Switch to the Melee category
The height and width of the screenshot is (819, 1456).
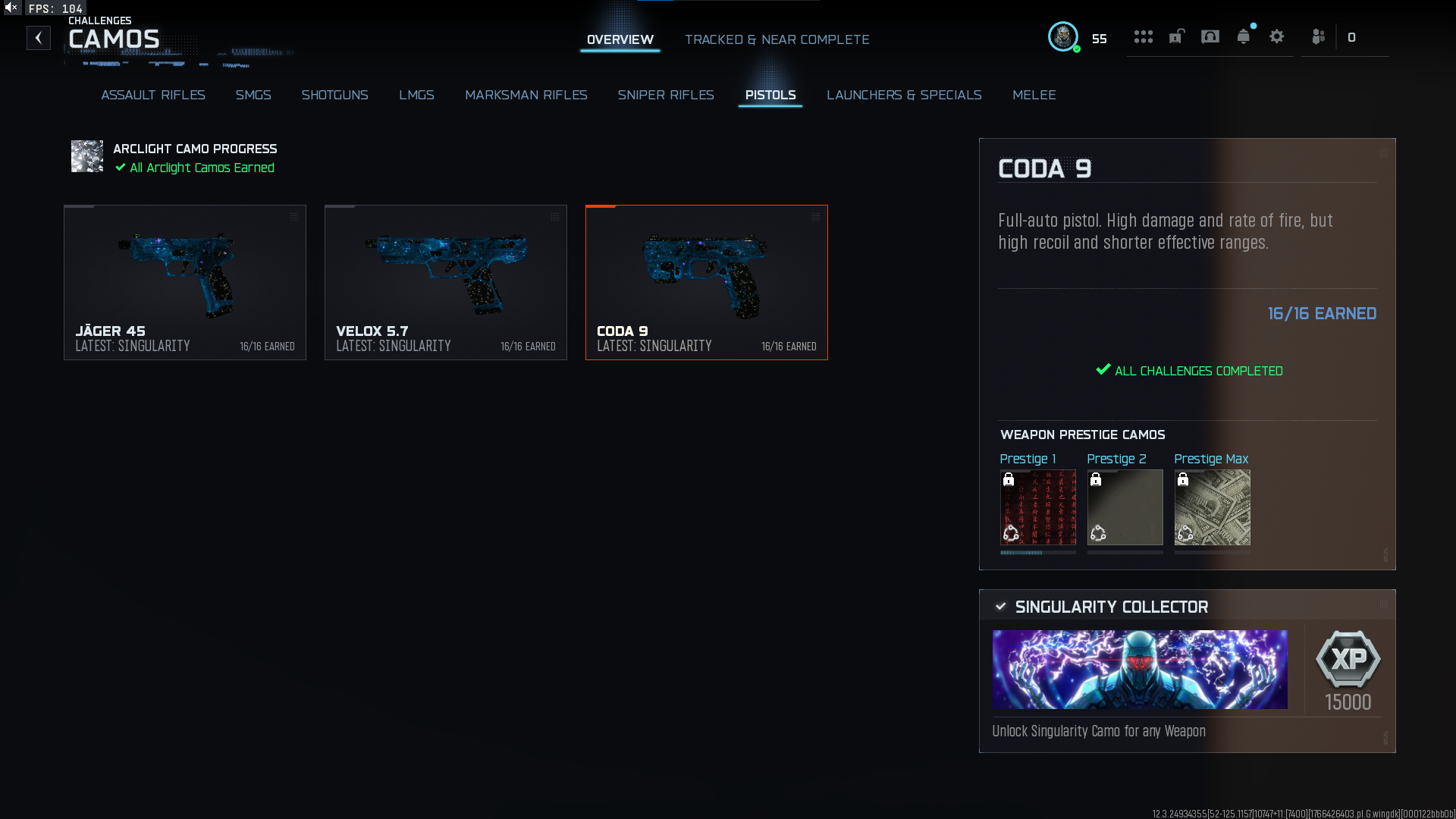point(1034,95)
